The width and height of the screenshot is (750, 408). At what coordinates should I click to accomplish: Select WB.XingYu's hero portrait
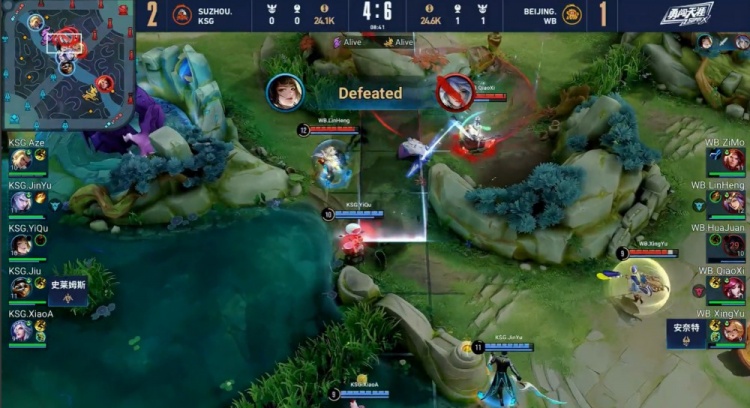pyautogui.click(x=735, y=331)
